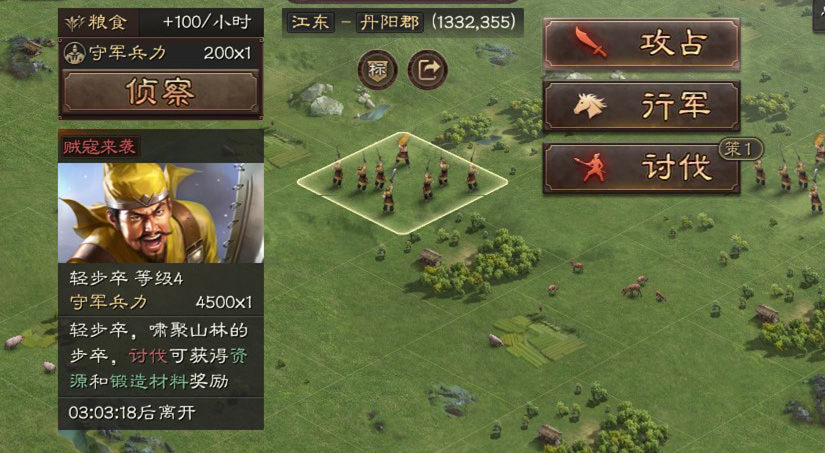
Task: Share the tile location via arrow icon
Action: (428, 69)
